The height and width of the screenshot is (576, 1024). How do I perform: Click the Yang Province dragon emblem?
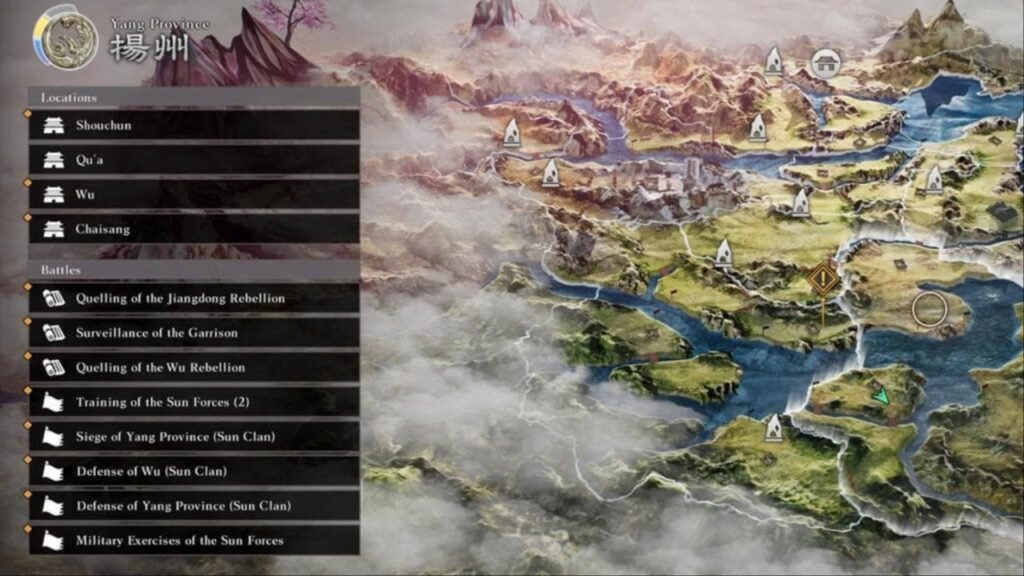click(x=65, y=40)
